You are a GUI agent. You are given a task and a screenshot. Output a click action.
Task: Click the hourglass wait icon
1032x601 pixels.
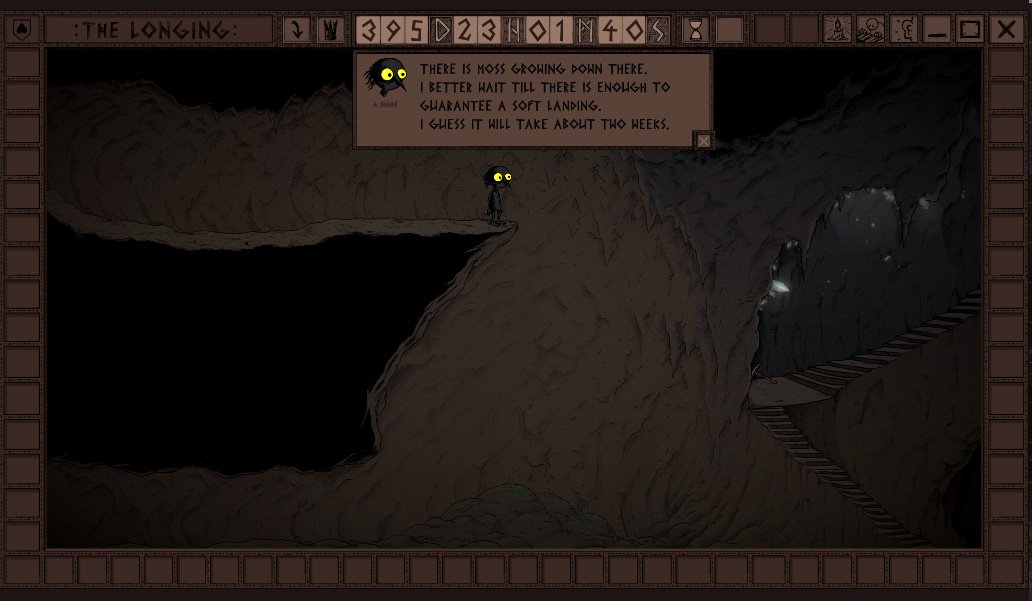(695, 30)
